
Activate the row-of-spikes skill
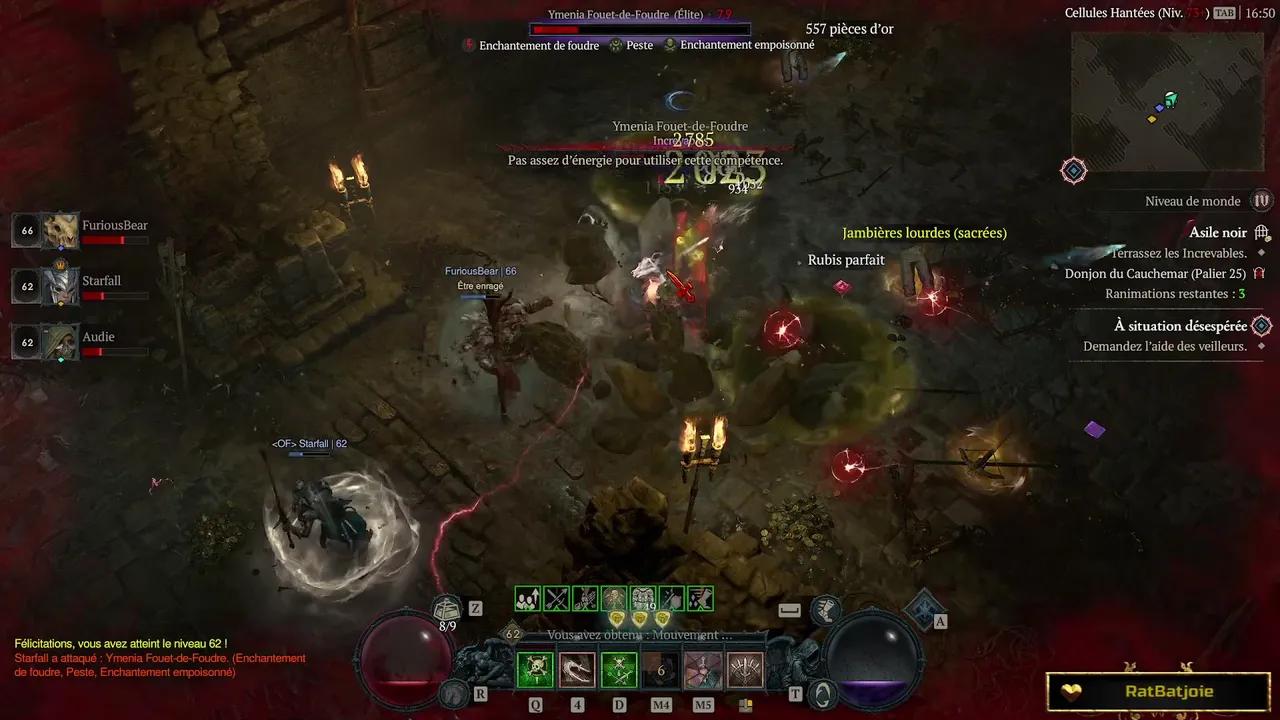[x=745, y=670]
